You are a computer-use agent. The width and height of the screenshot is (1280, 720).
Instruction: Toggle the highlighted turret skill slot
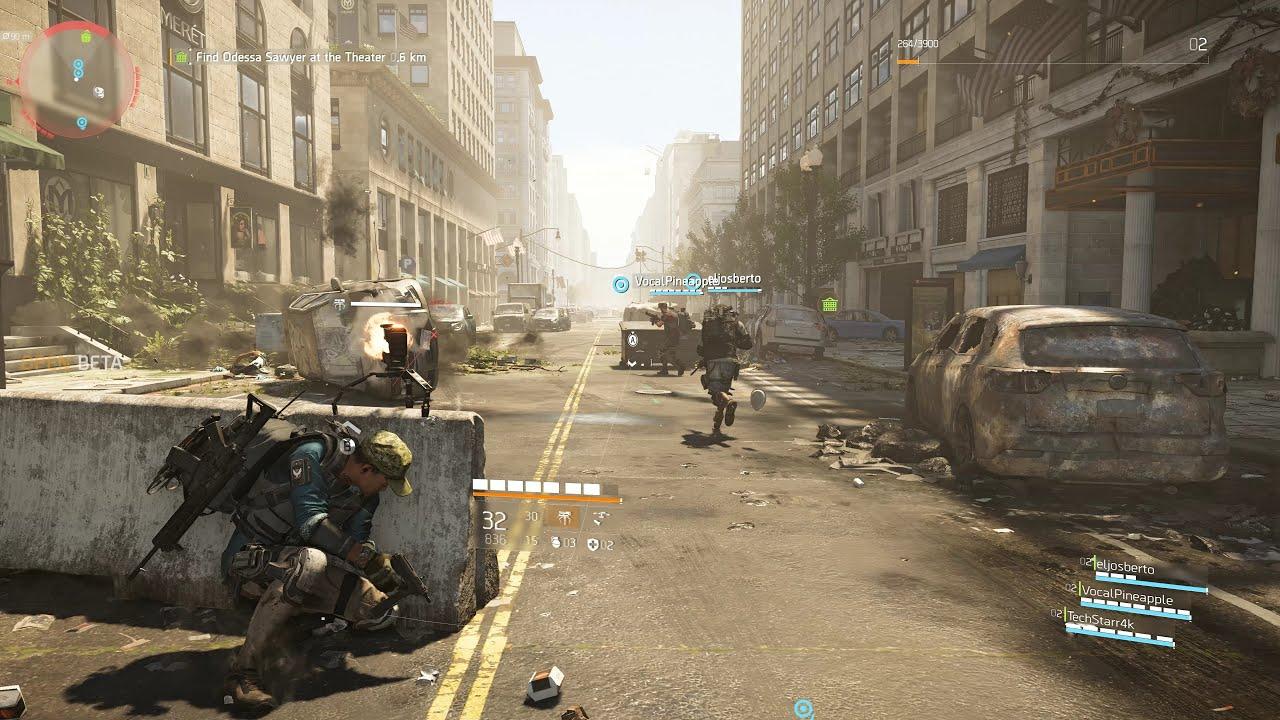coord(563,519)
